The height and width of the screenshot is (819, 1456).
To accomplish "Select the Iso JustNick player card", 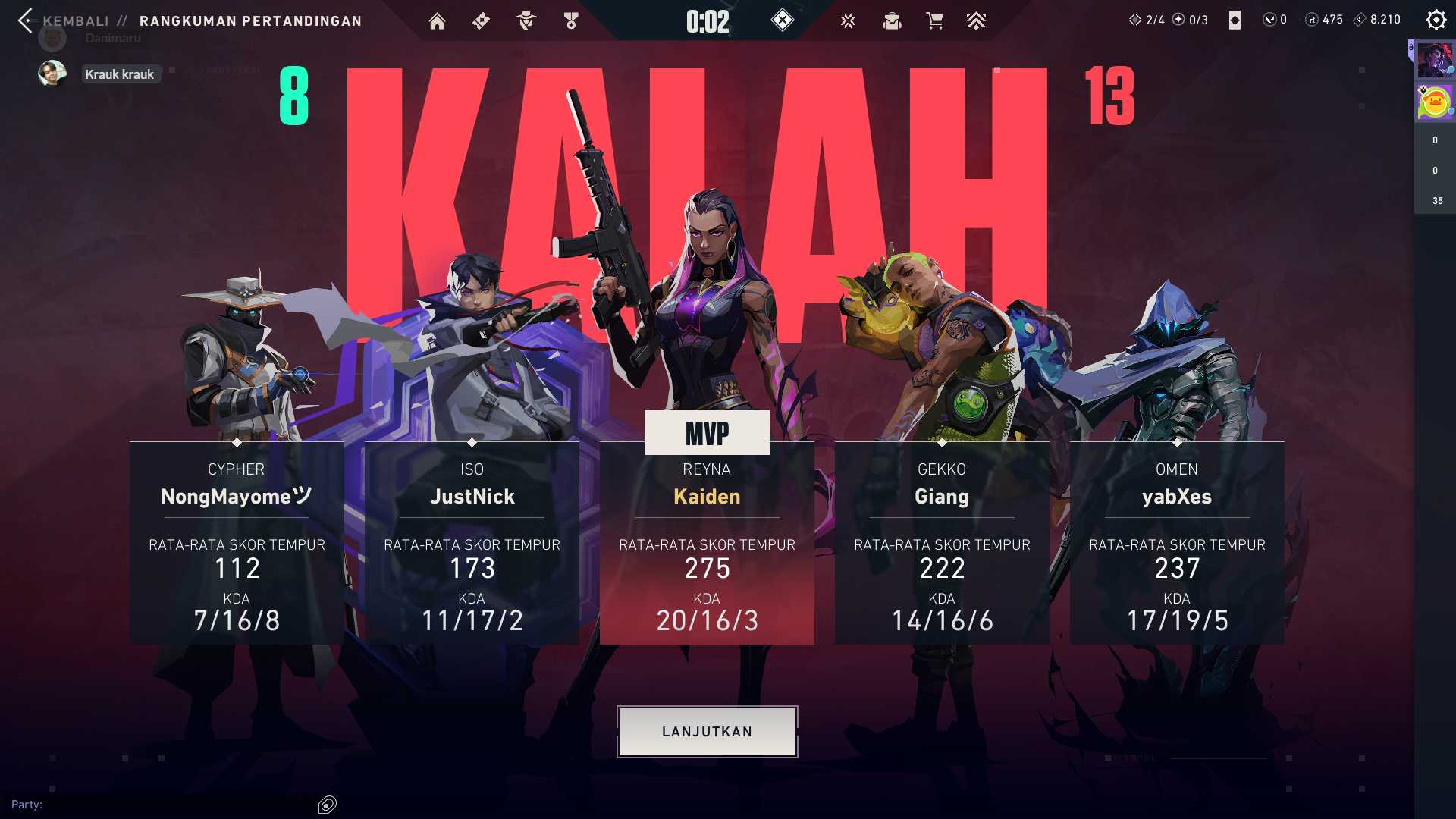I will click(x=472, y=543).
